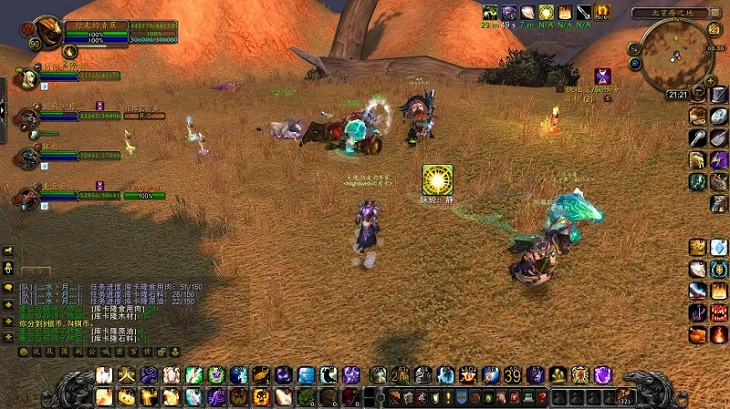Select the green buff icon showing 29 m
The height and width of the screenshot is (409, 730).
click(x=490, y=12)
